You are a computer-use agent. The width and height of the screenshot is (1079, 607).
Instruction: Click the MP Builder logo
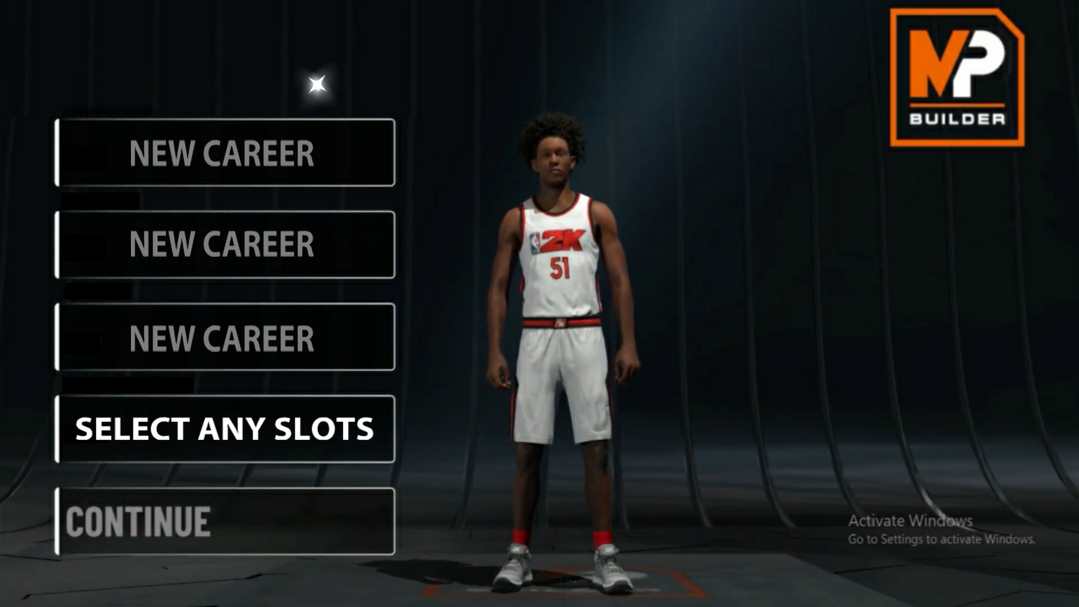pos(956,78)
